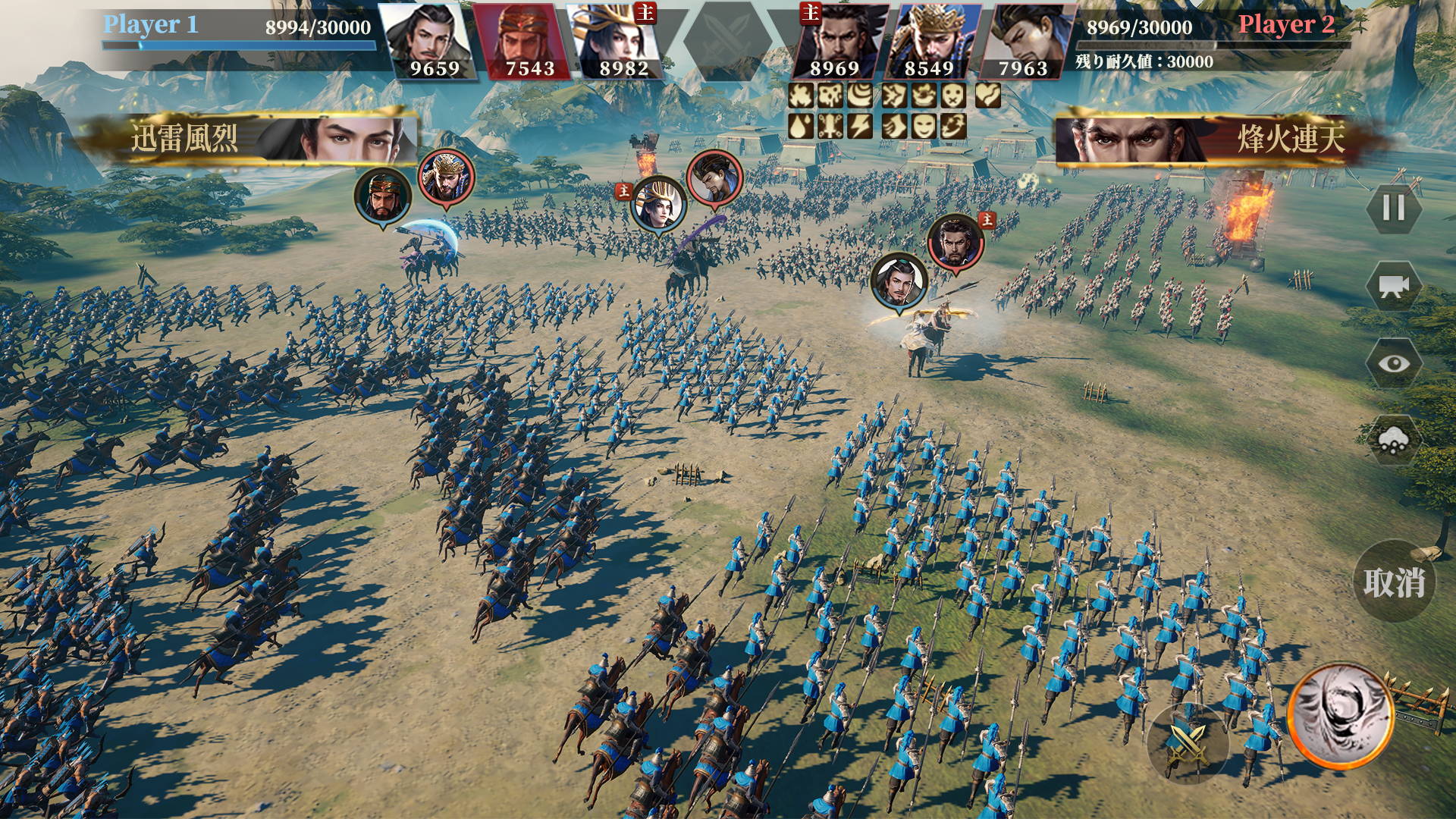Toggle the video camera view button
The width and height of the screenshot is (1456, 819).
click(x=1393, y=286)
